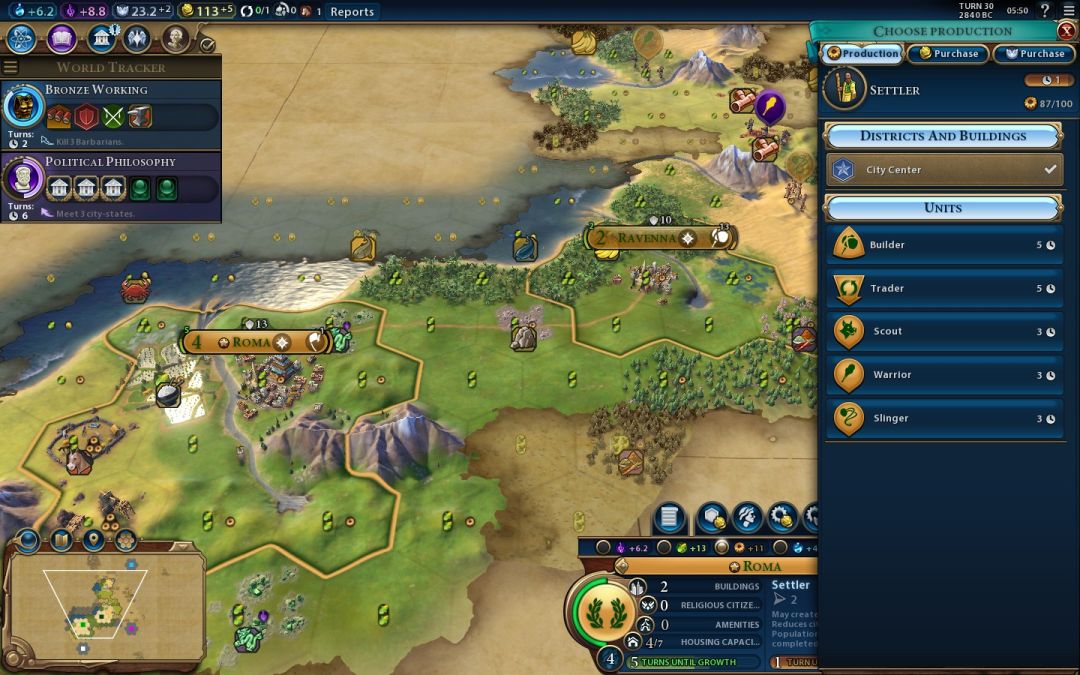The width and height of the screenshot is (1080, 675).
Task: Expand the City Center district row
Action: click(x=944, y=170)
